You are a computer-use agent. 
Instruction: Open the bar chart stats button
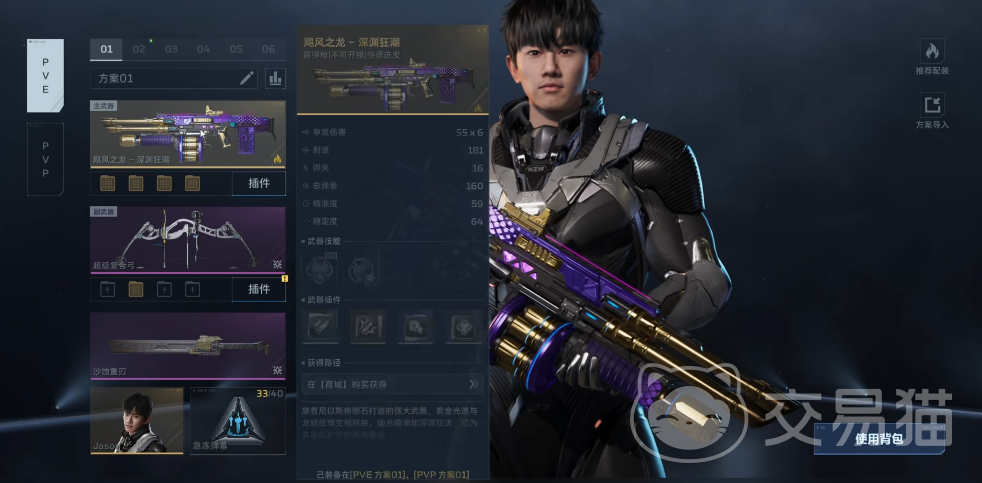[274, 78]
